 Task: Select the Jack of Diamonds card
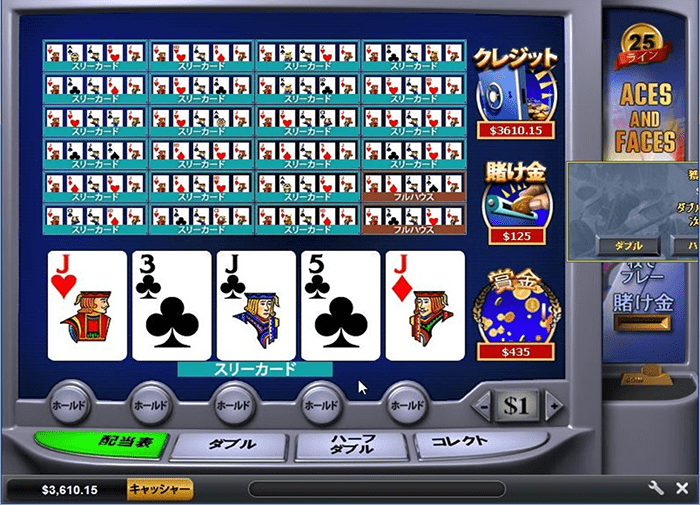(x=425, y=305)
